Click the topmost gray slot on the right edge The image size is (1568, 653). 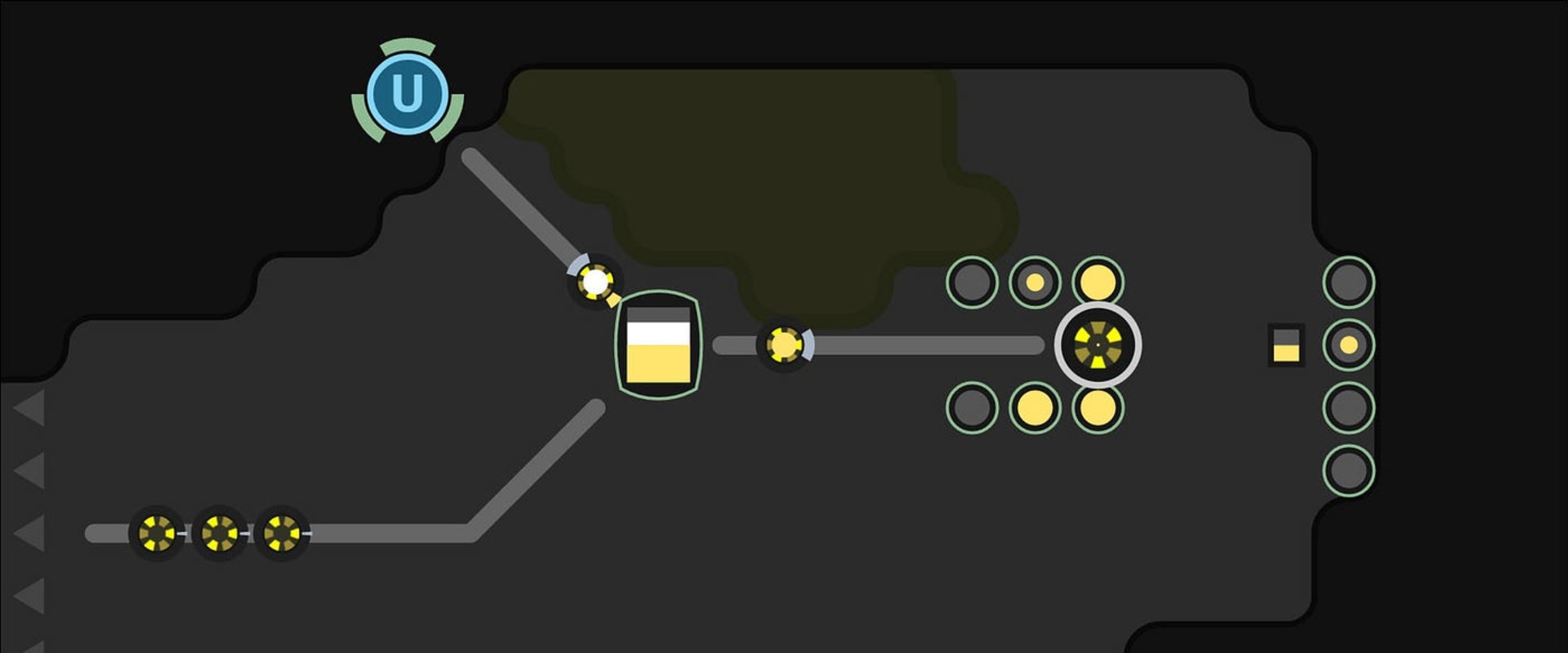[x=1347, y=282]
